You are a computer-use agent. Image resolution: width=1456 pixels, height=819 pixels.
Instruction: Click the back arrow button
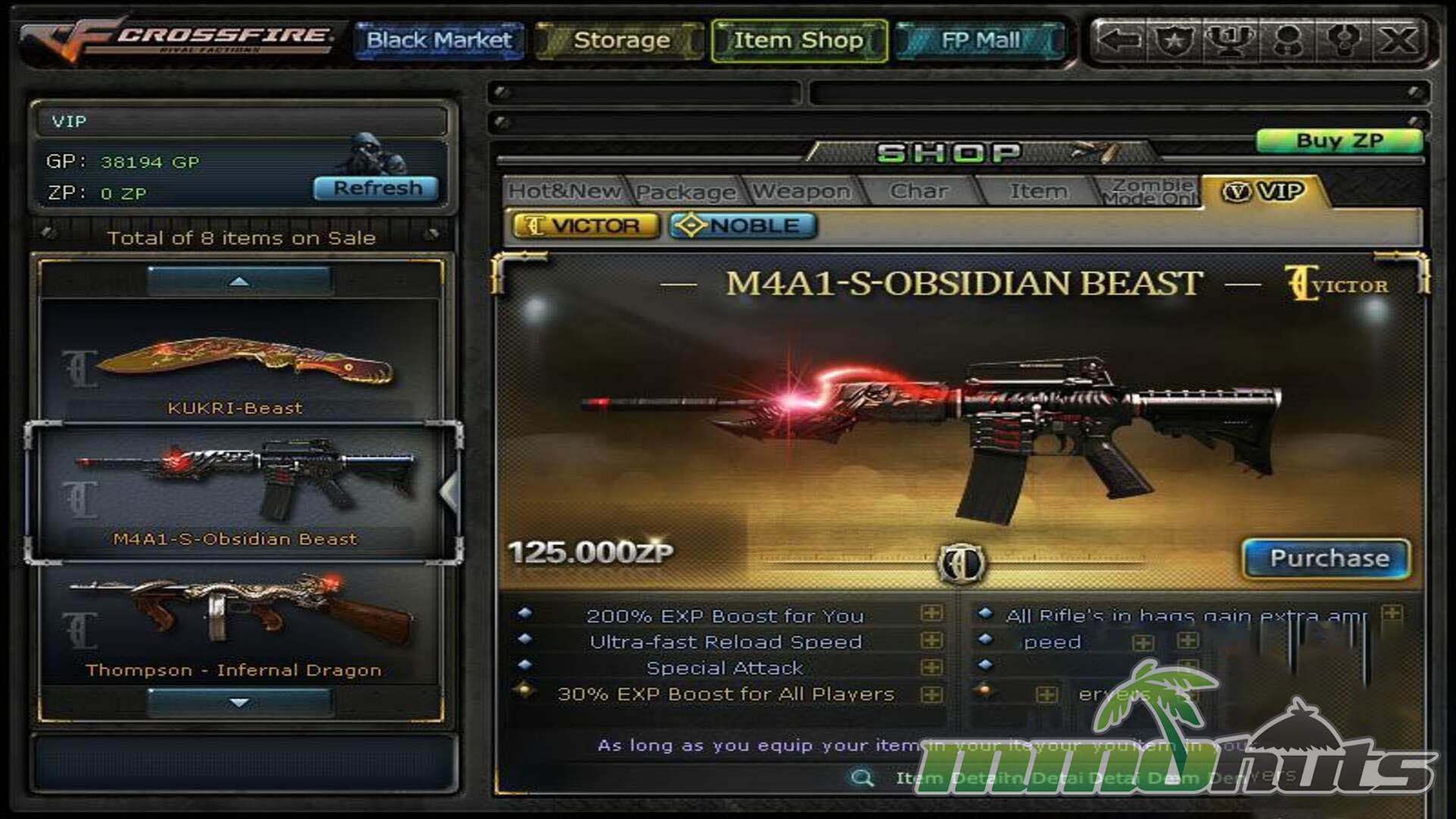point(1119,40)
